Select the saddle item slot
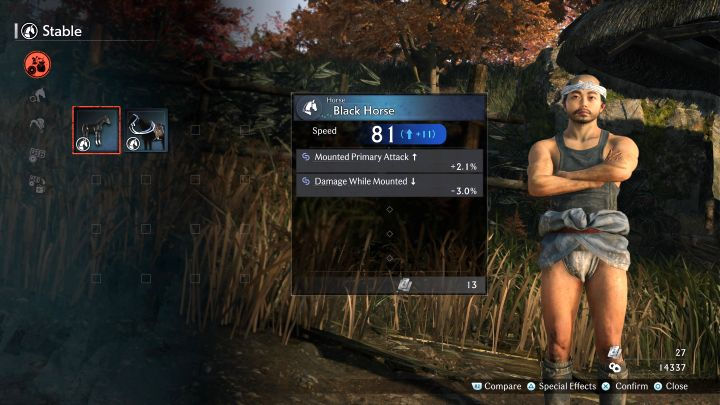Viewport: 720px width, 405px height. (147, 130)
